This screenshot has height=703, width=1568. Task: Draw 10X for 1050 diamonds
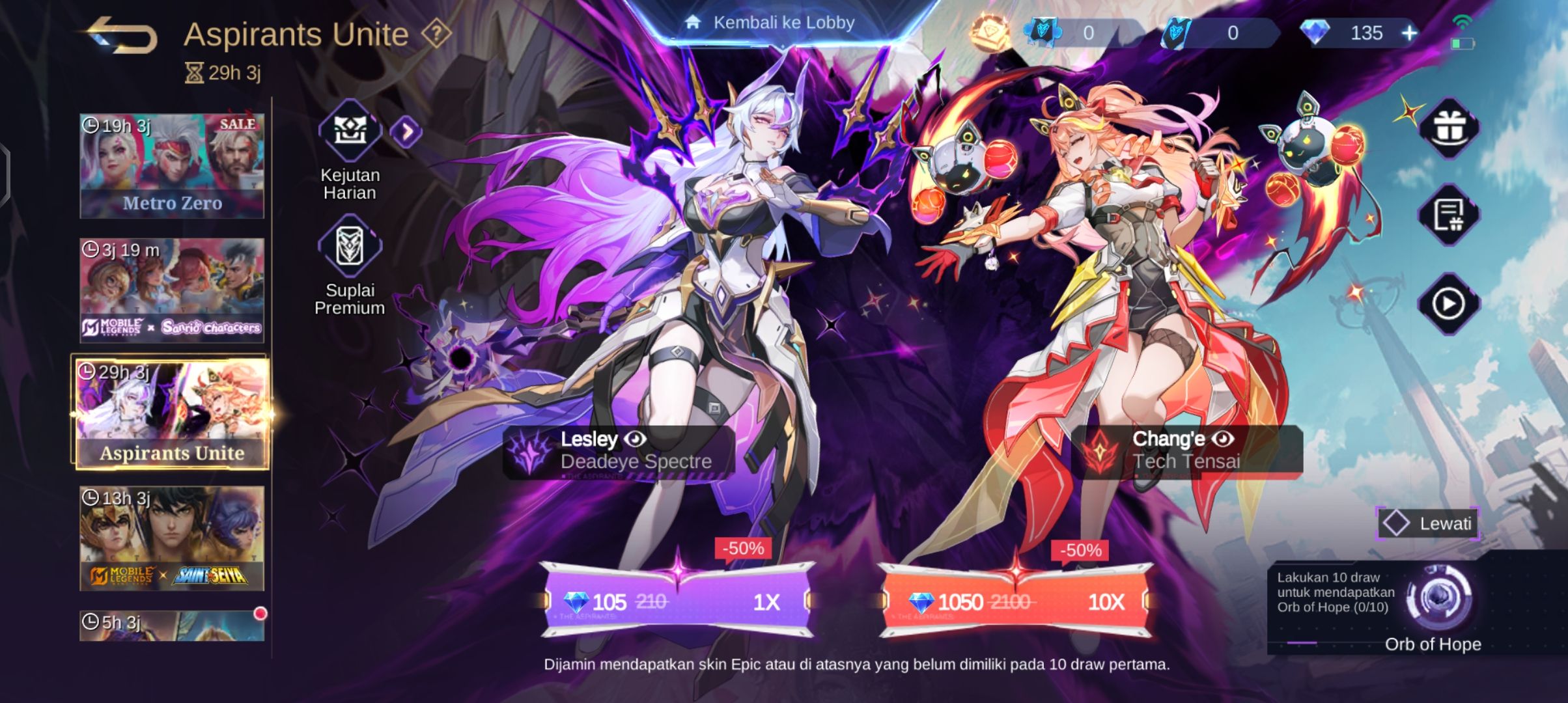(1016, 601)
